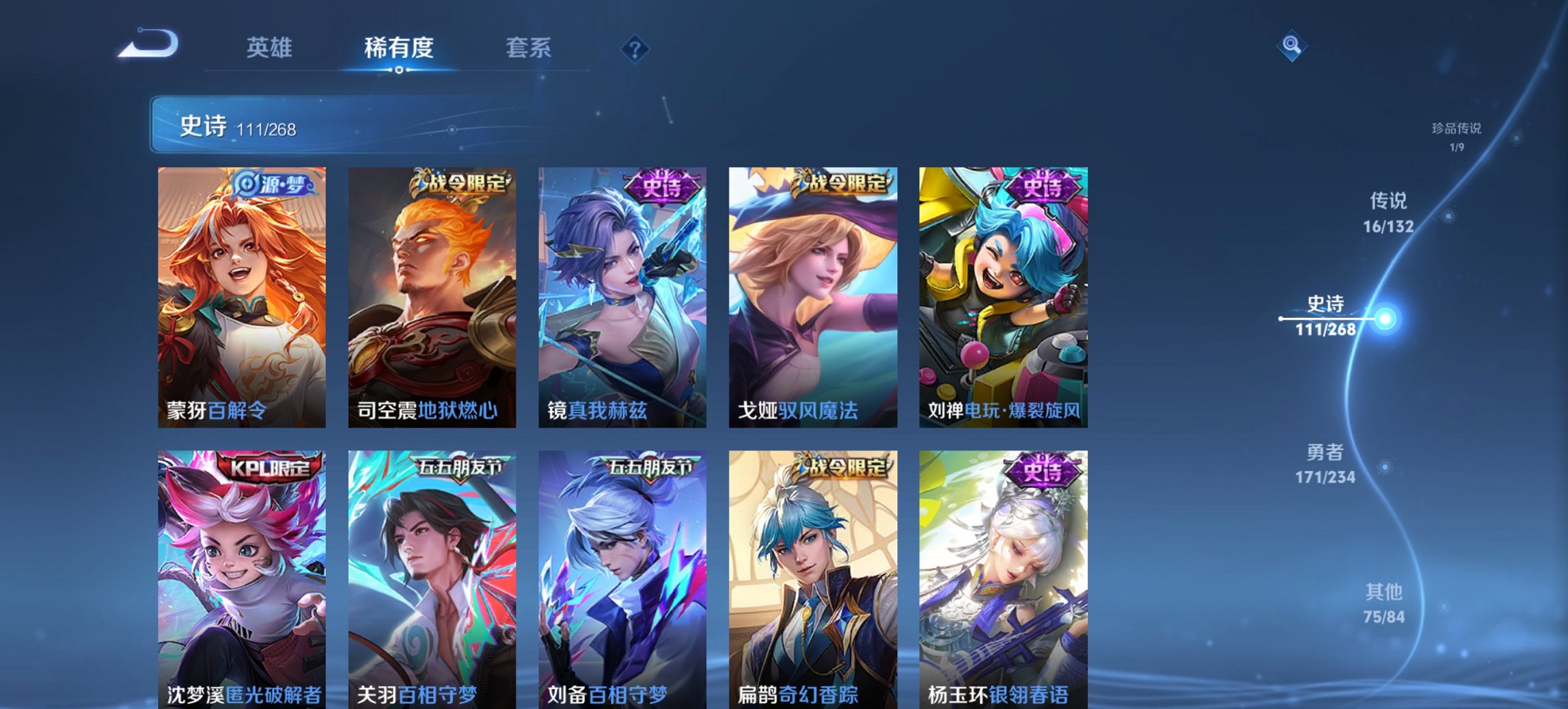This screenshot has width=1568, height=709.
Task: Select the 稀有度 tab
Action: [399, 48]
